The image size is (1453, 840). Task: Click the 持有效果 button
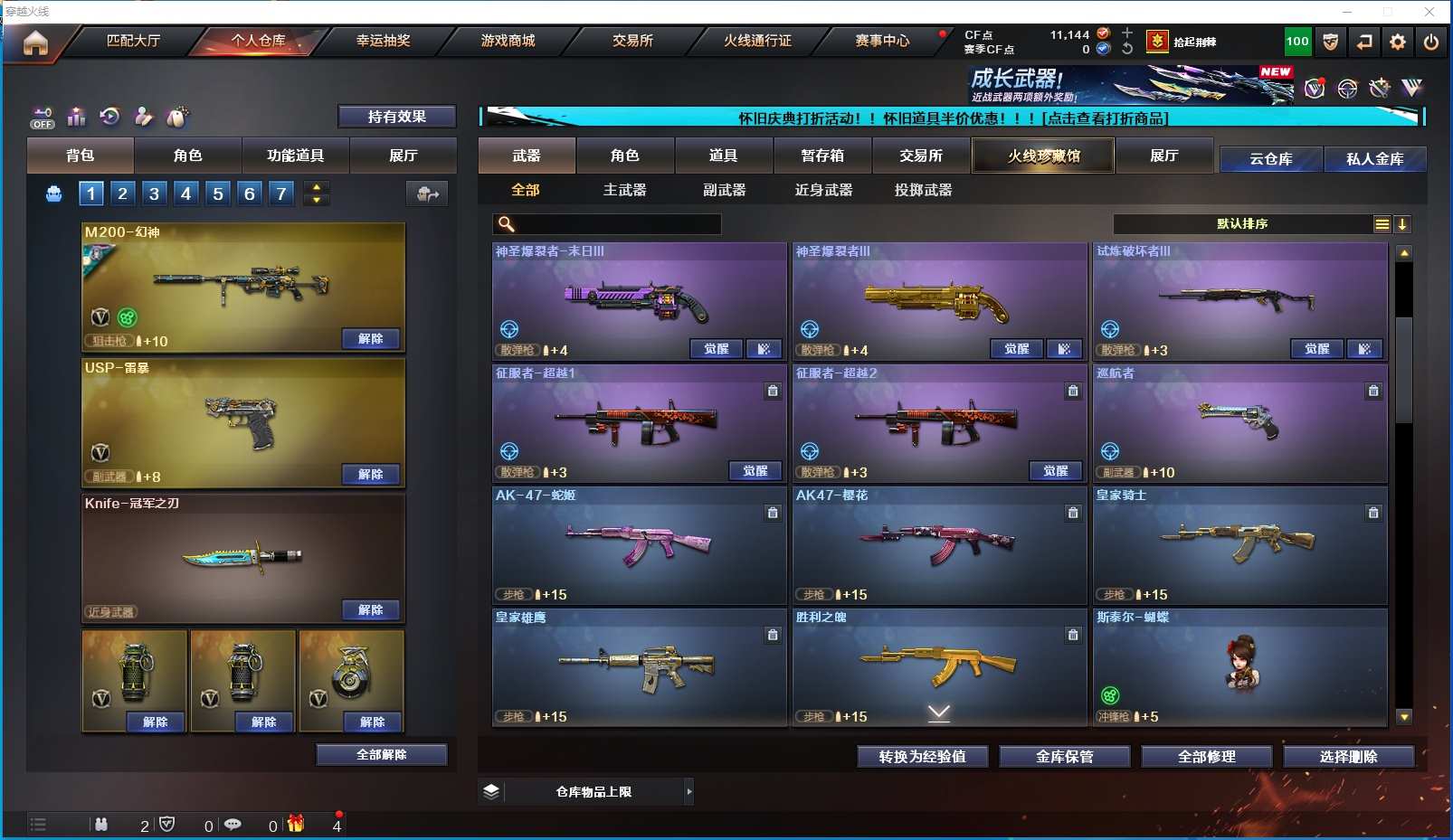pos(396,117)
